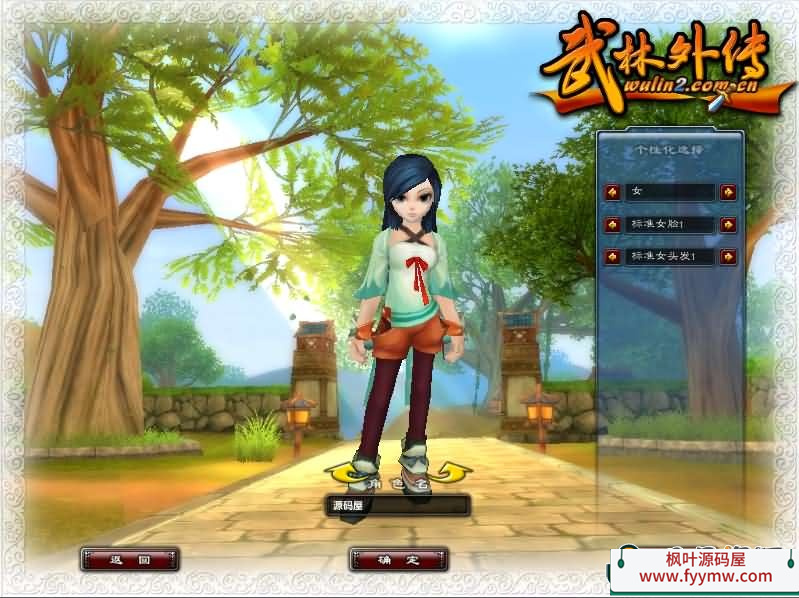This screenshot has height=598, width=799.
Task: Choose previous face left of 标准女脸1
Action: [611, 224]
